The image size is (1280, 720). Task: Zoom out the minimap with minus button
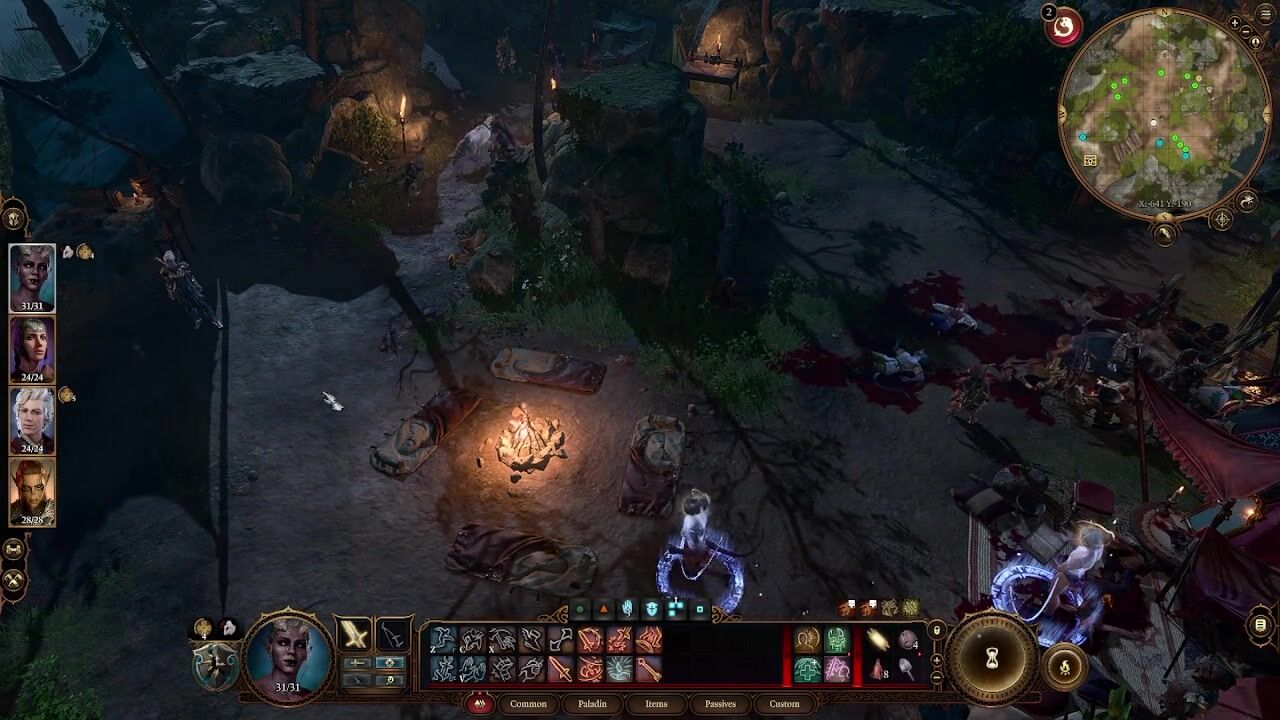1246,32
